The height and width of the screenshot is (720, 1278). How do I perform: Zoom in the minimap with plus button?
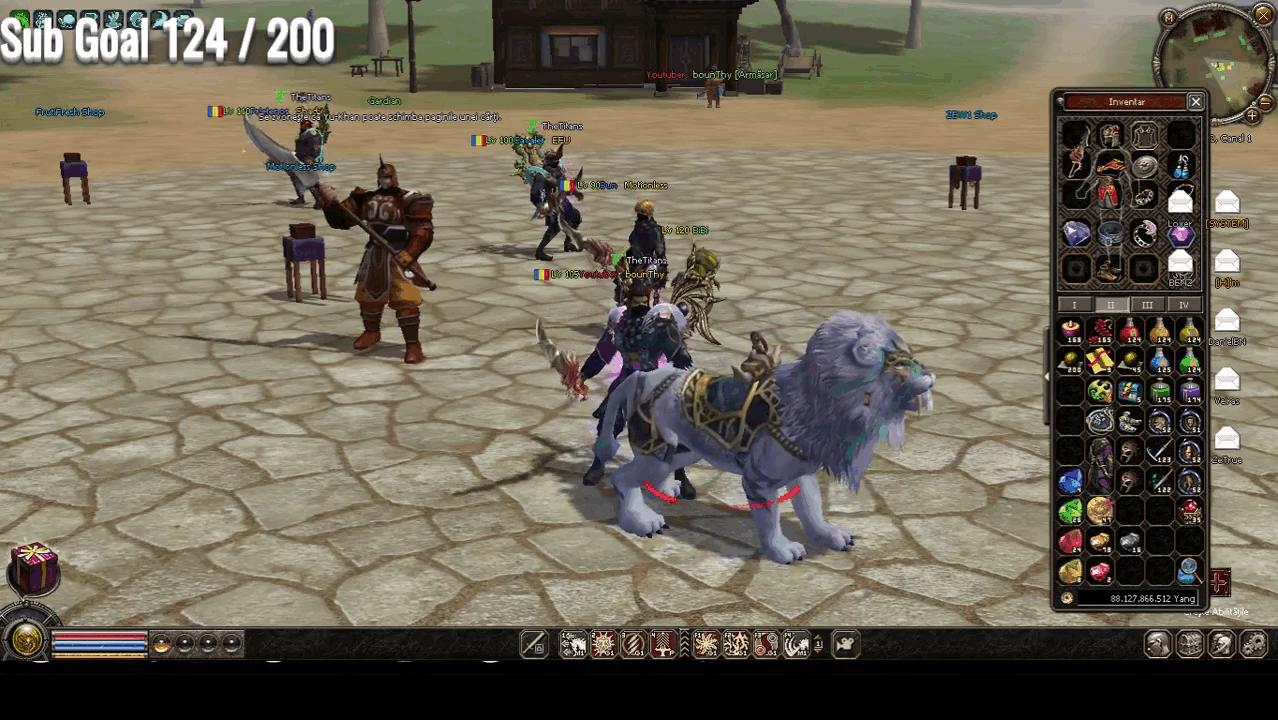click(1251, 116)
